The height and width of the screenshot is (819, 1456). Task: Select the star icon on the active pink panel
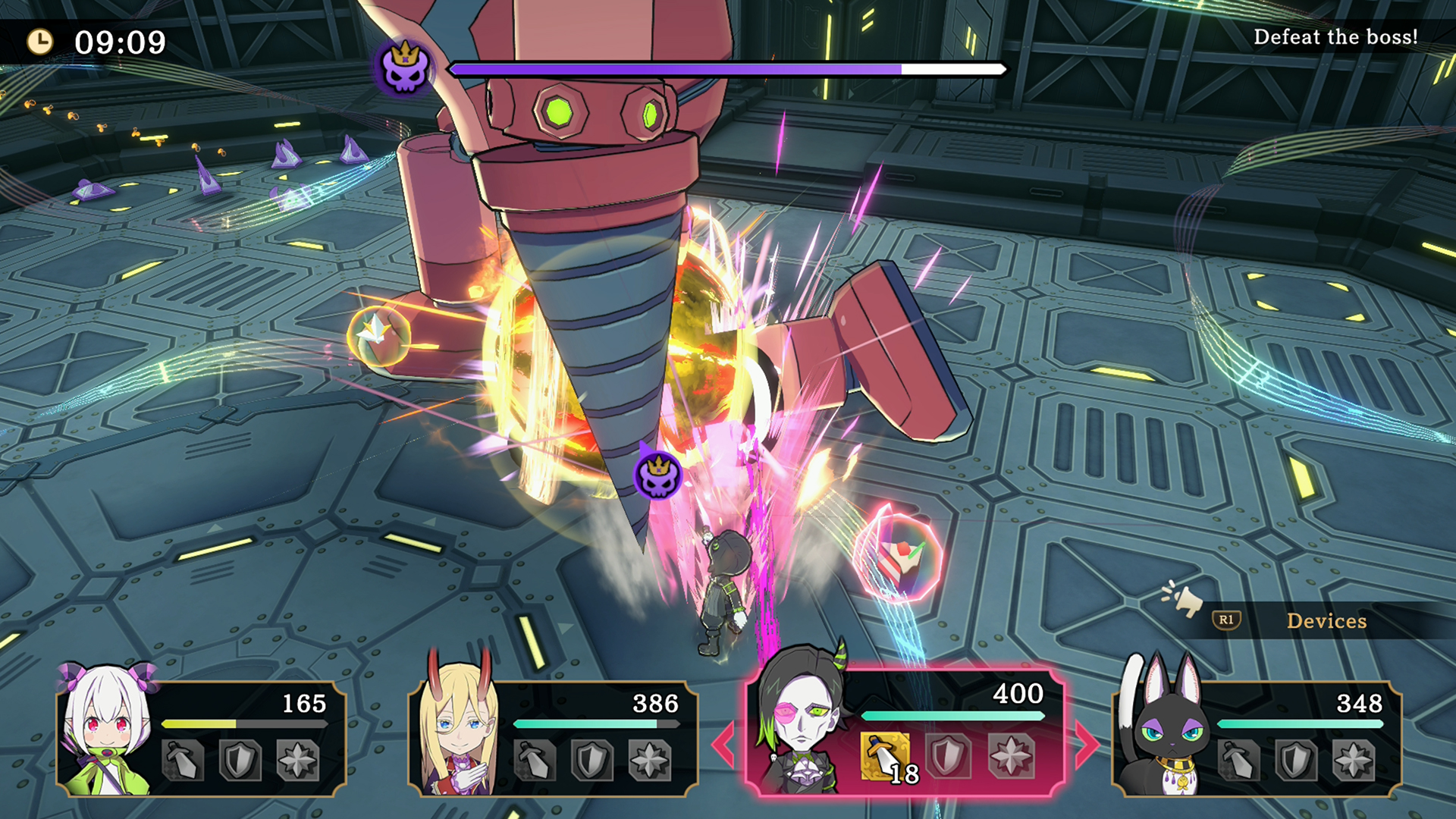pos(1011,756)
